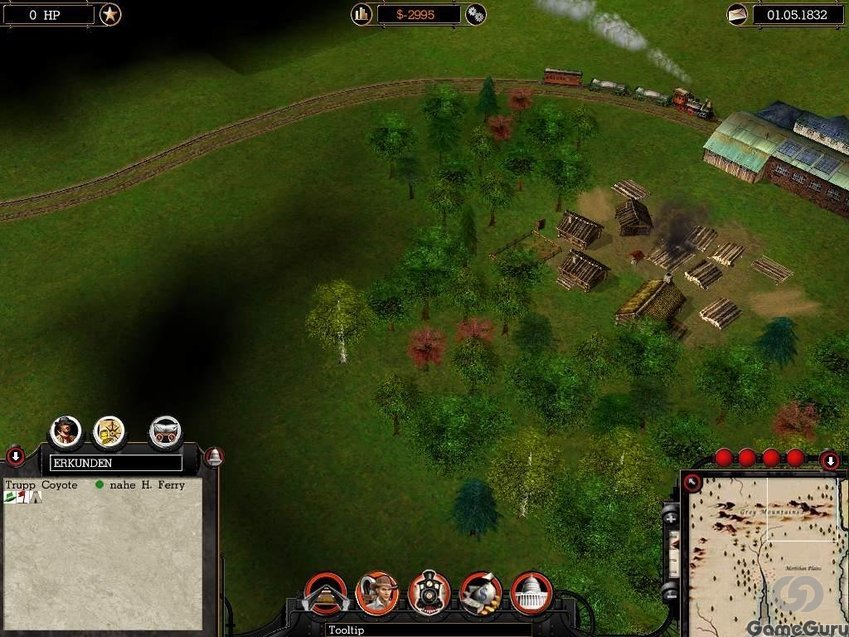Choose the covered wagon icon
This screenshot has width=849, height=637.
(x=165, y=431)
